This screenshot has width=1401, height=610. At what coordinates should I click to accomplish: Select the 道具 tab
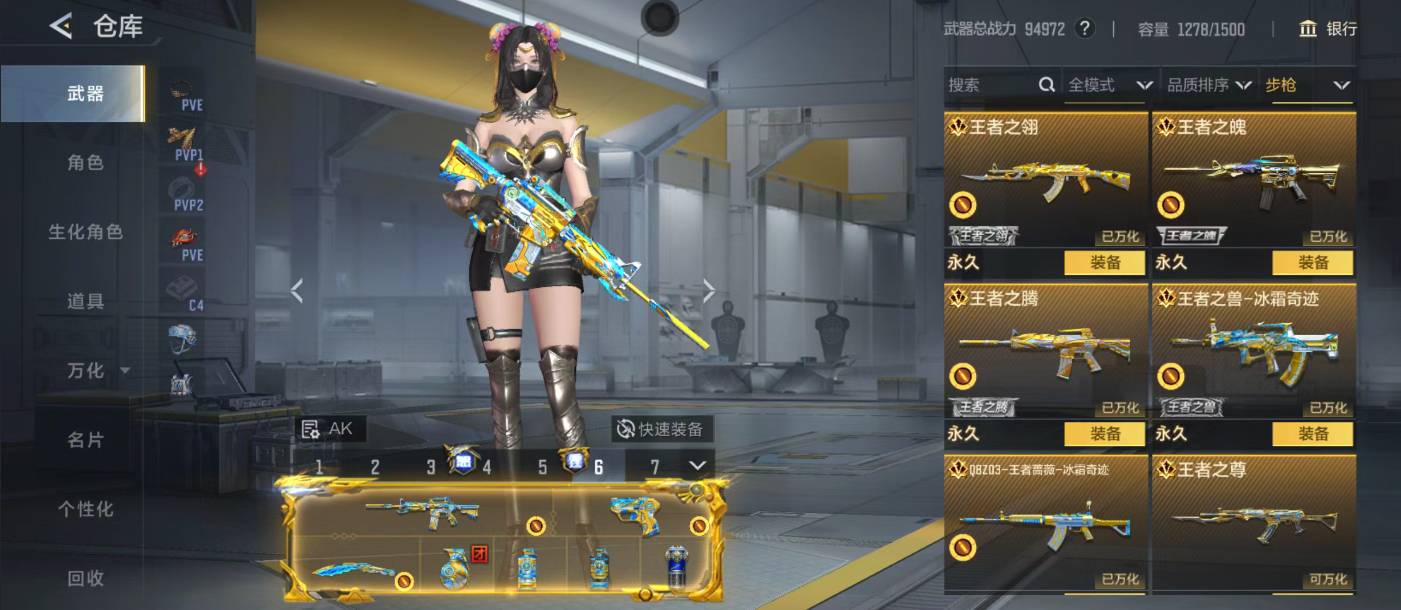click(85, 301)
